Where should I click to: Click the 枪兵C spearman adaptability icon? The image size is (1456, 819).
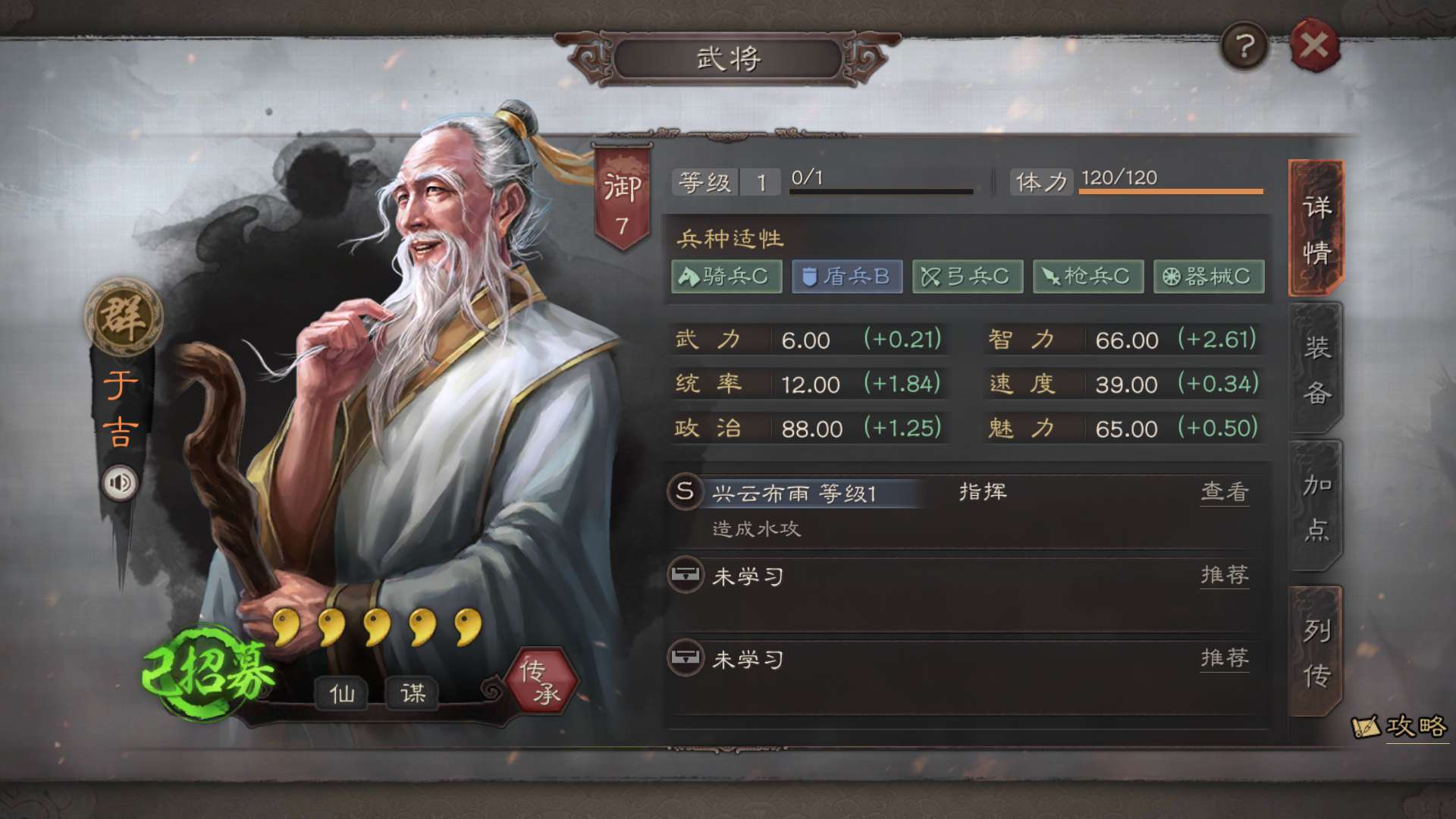pos(1087,276)
